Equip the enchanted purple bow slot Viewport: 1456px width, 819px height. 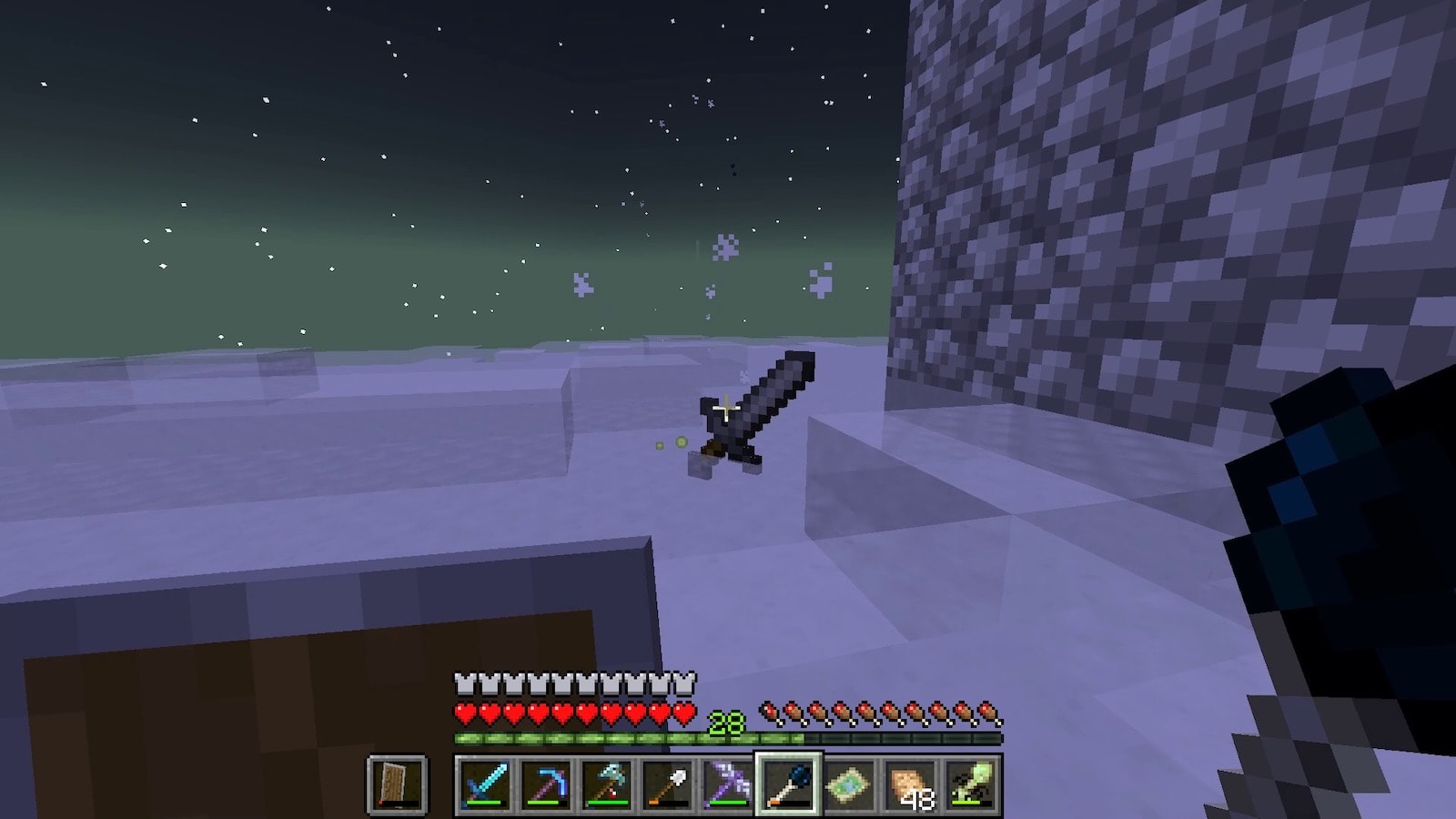click(728, 784)
